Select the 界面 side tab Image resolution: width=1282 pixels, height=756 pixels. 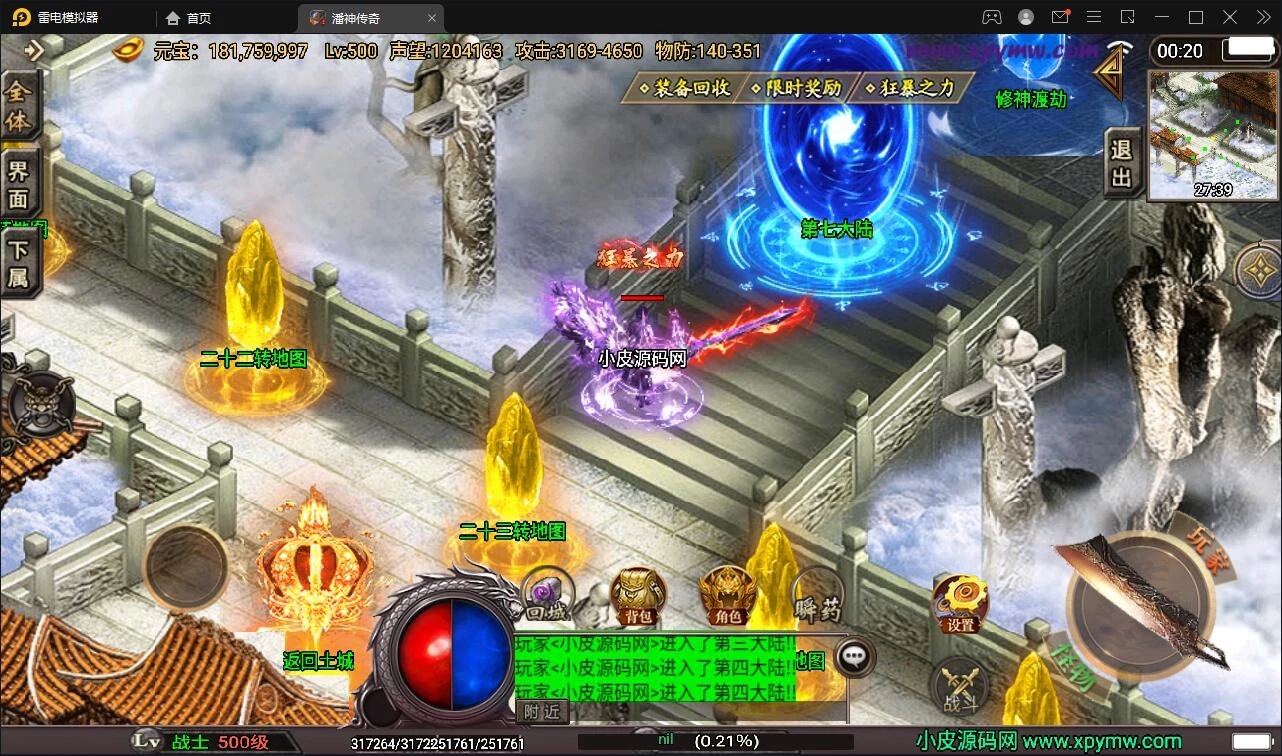point(19,184)
